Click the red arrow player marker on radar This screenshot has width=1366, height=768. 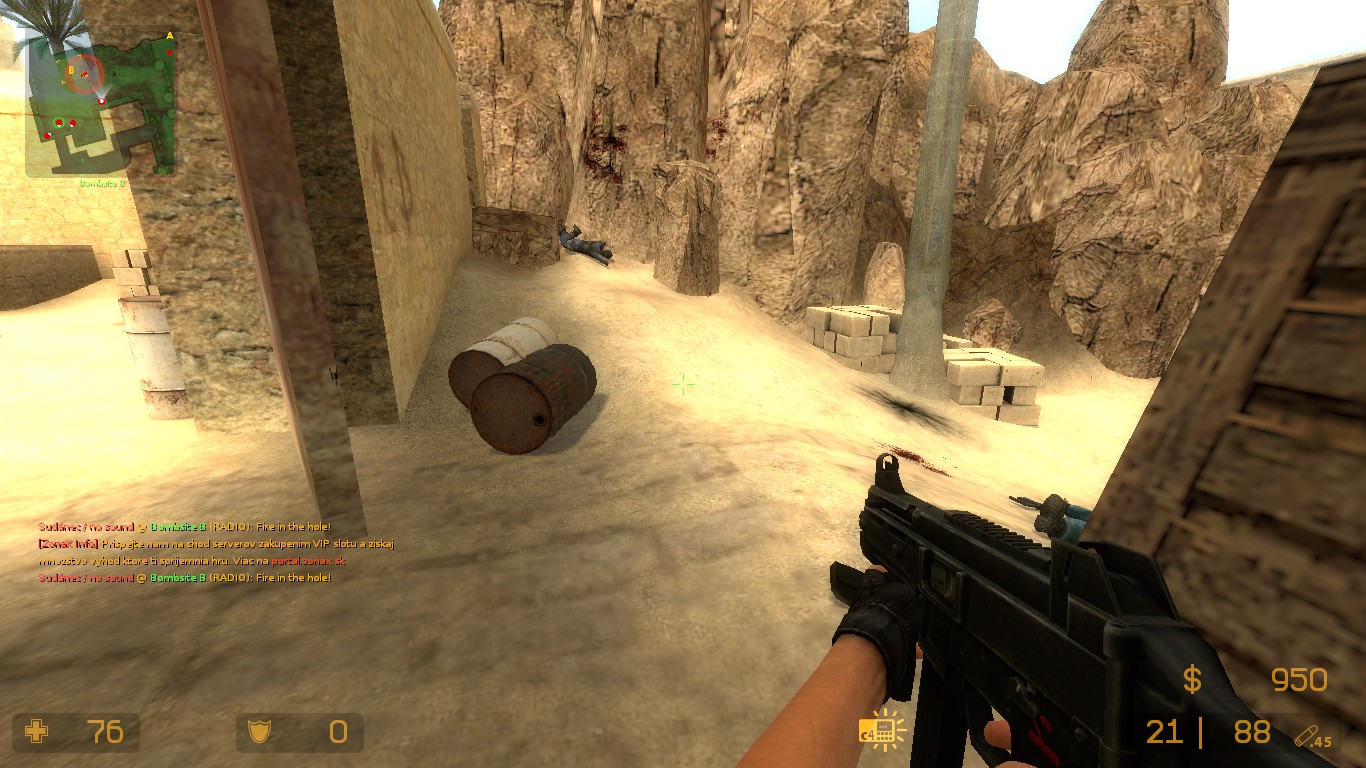click(169, 54)
